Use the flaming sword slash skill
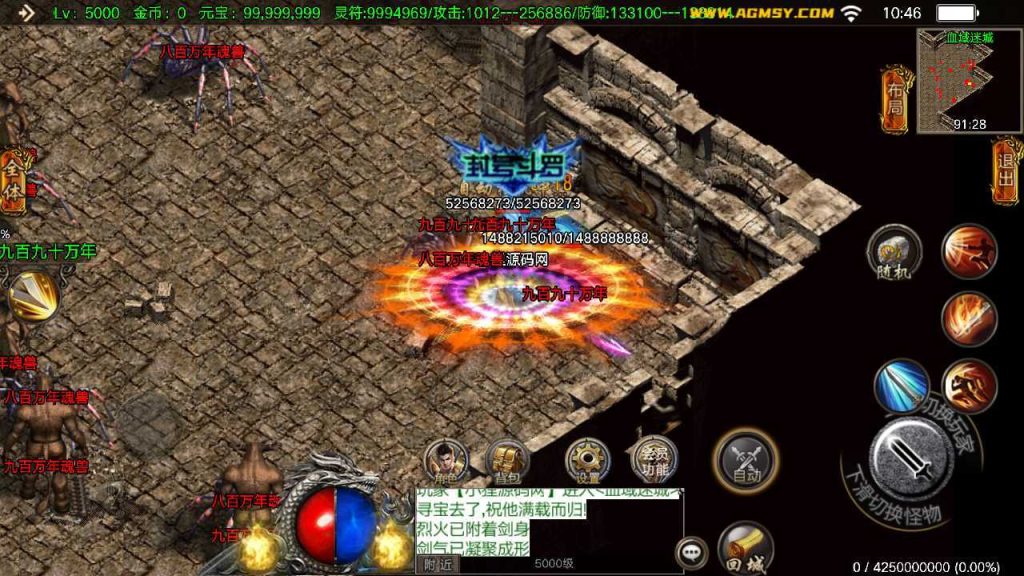The width and height of the screenshot is (1024, 576). (969, 319)
